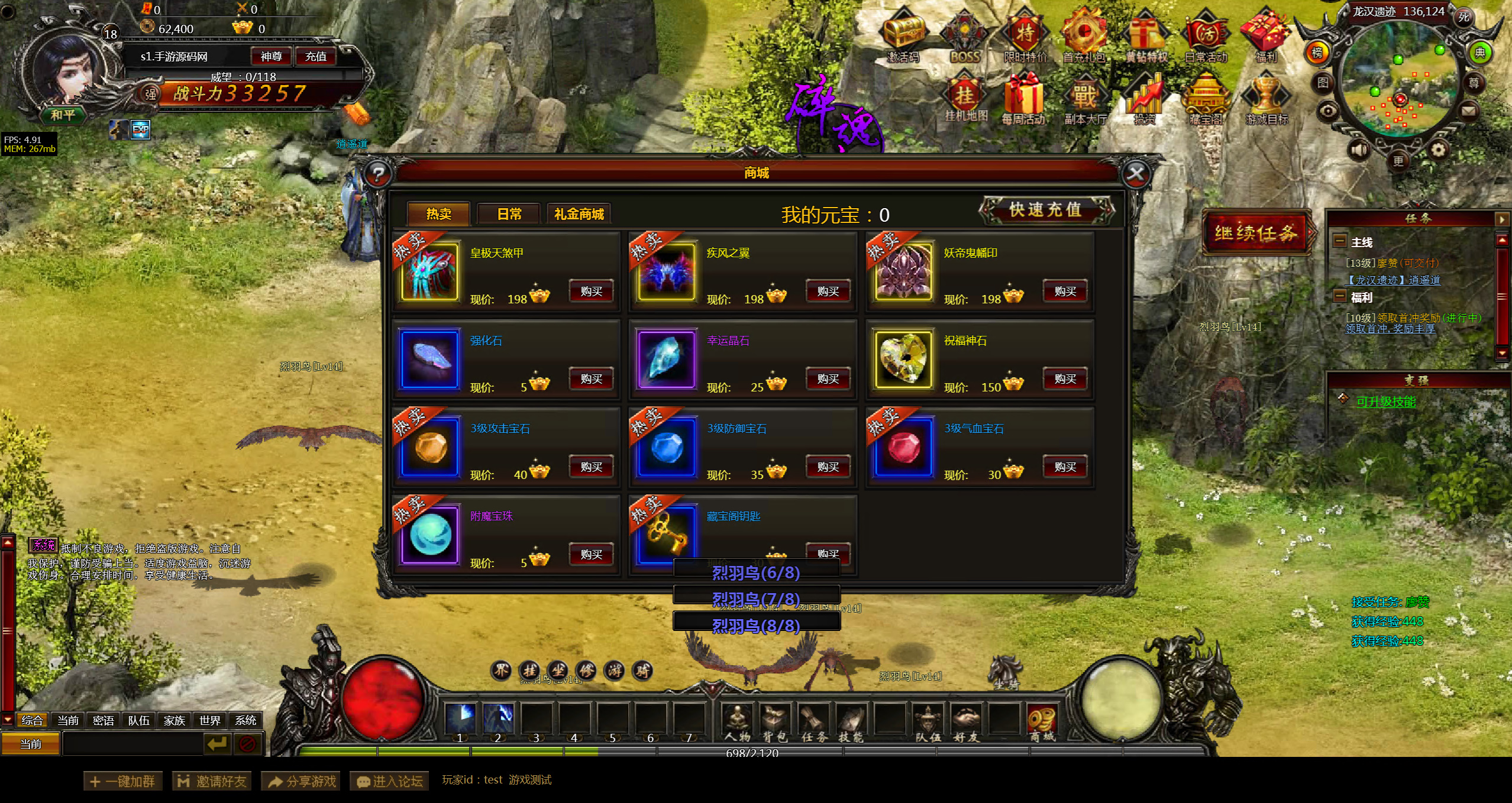Open the shop help question mark

point(378,174)
